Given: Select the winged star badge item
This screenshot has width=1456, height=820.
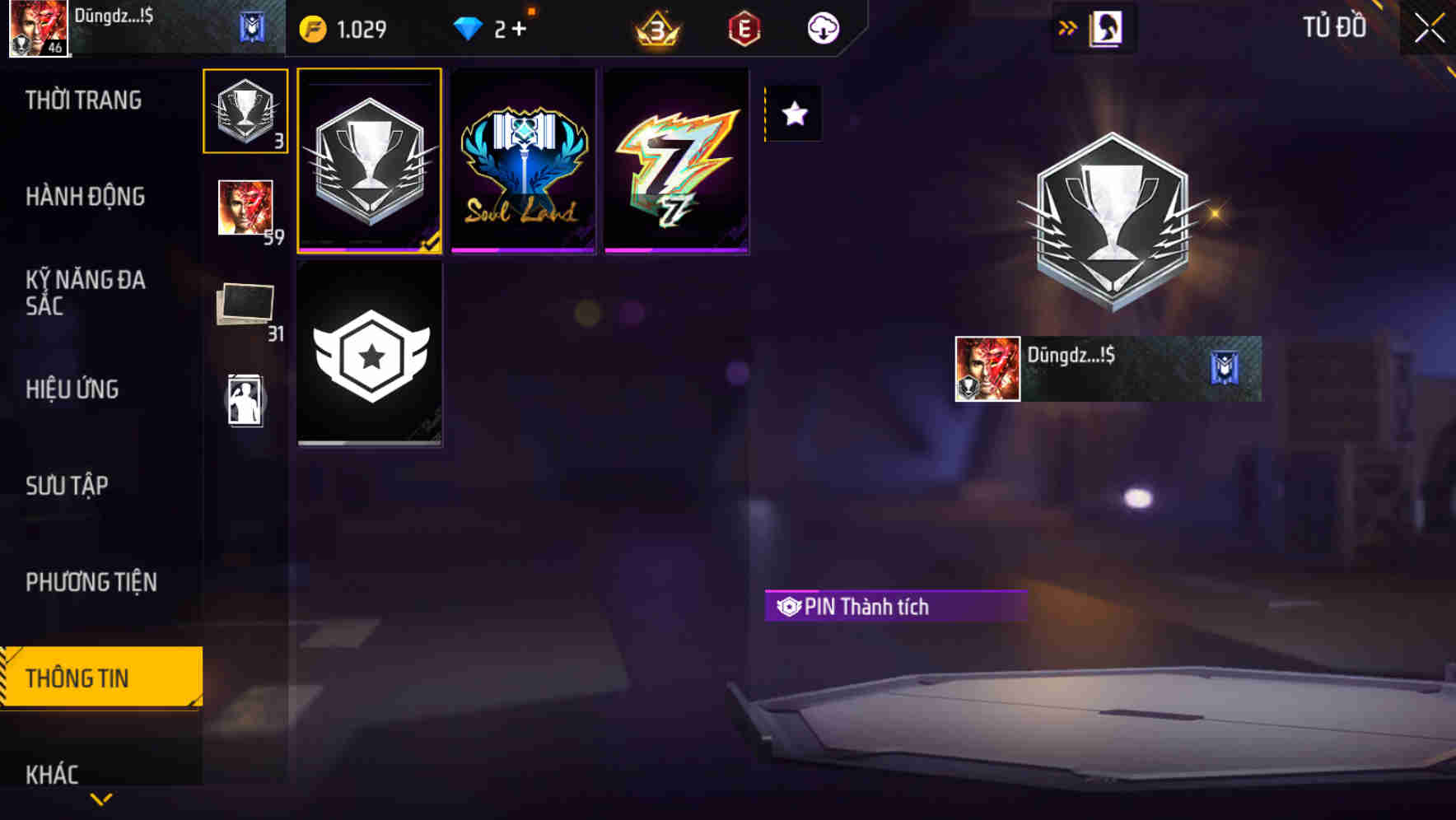Looking at the screenshot, I should tap(370, 354).
